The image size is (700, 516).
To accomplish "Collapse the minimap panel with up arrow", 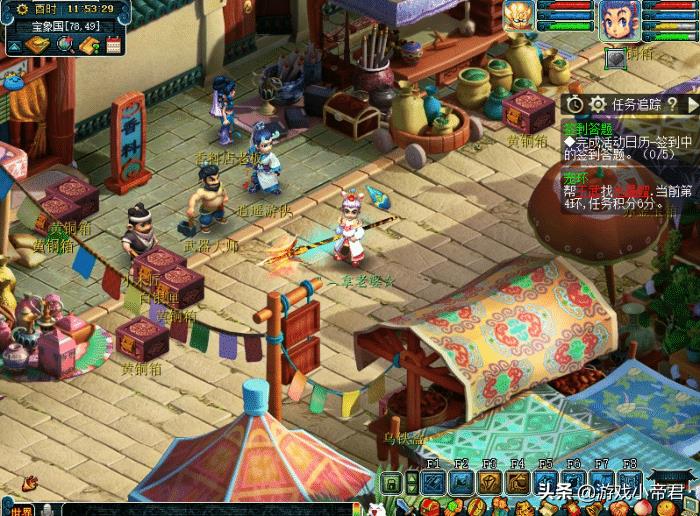I will point(16,46).
